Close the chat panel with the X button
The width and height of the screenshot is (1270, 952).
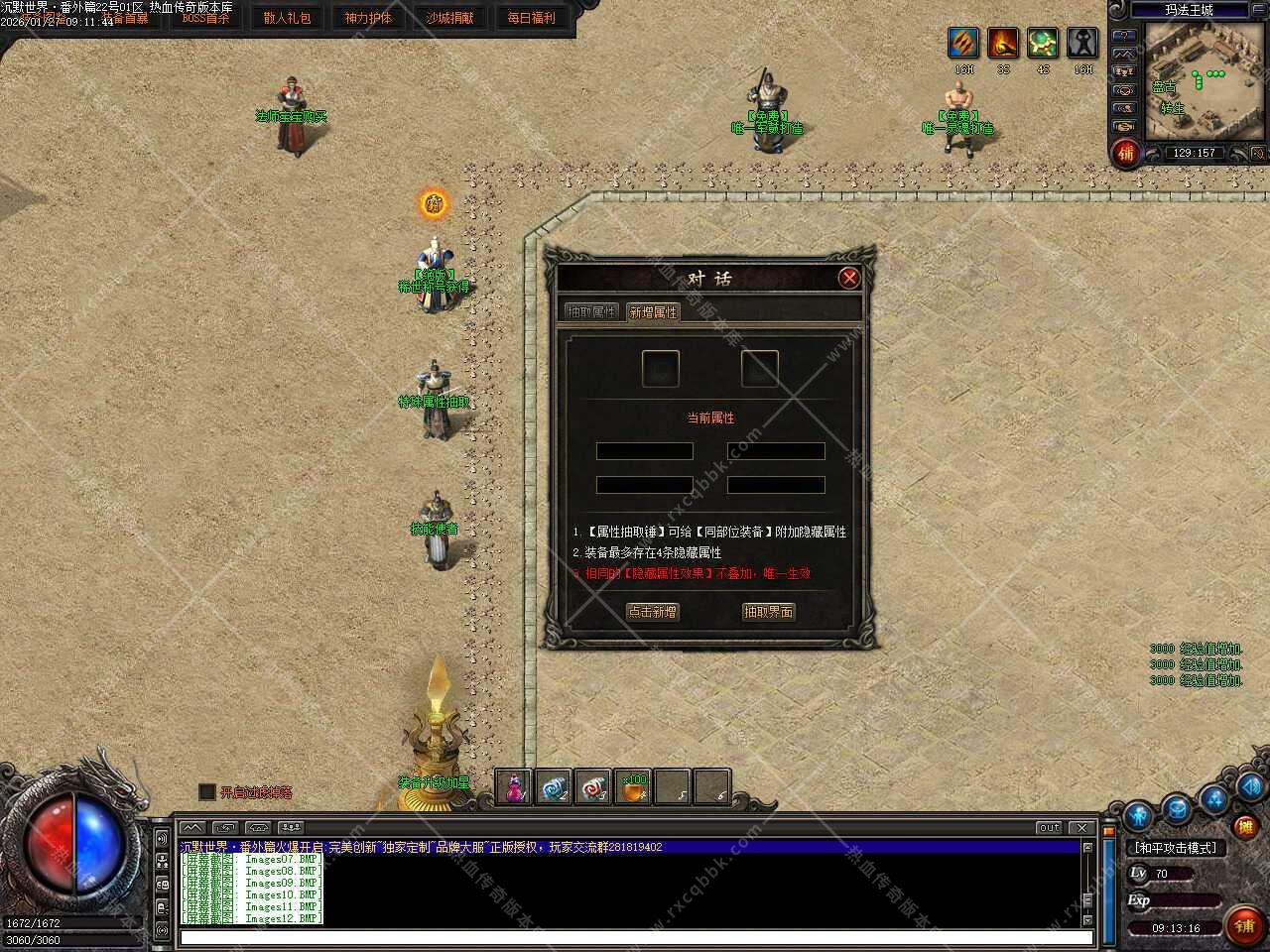click(1081, 827)
